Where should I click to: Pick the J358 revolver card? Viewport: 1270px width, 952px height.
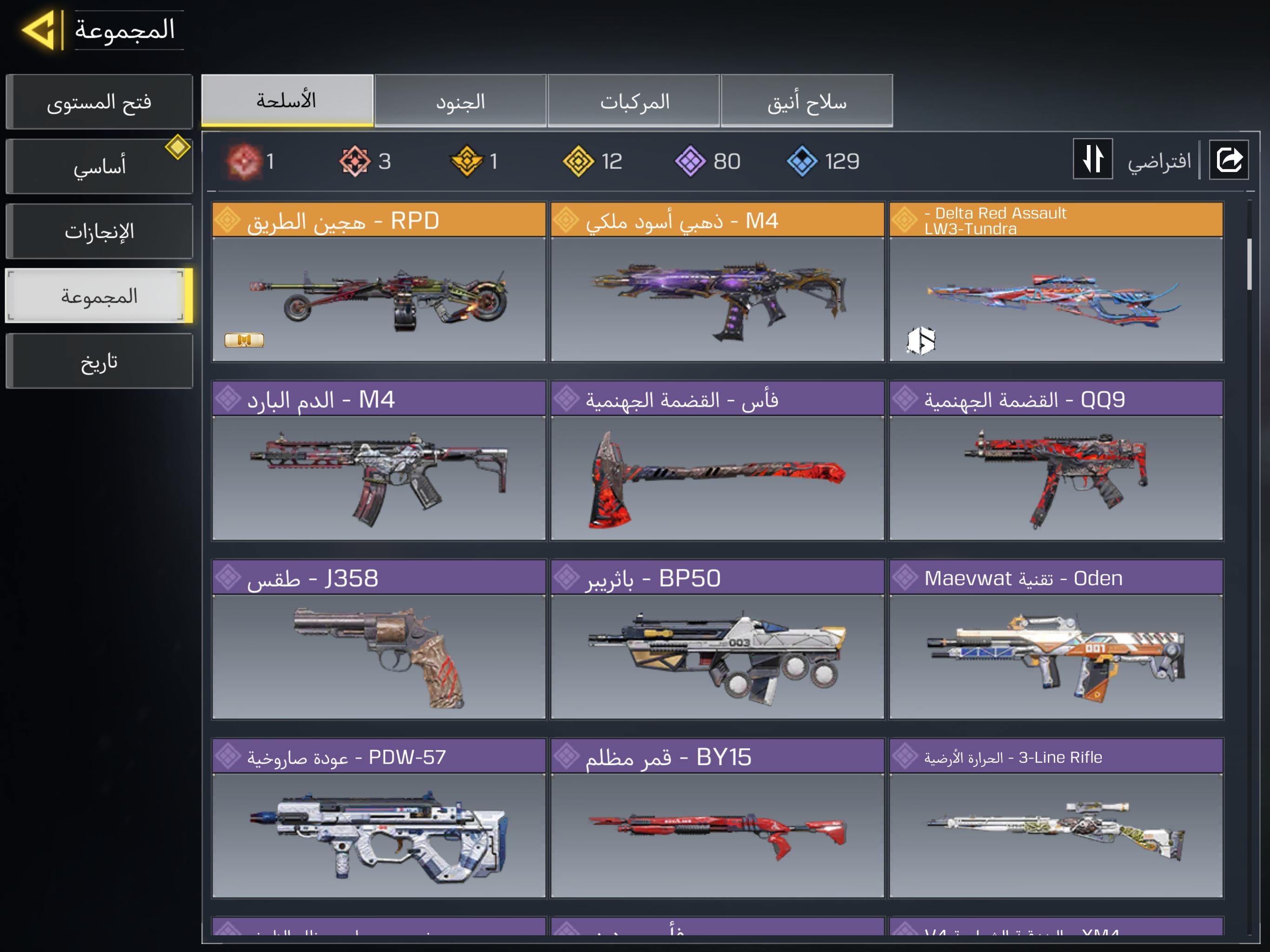pos(378,639)
